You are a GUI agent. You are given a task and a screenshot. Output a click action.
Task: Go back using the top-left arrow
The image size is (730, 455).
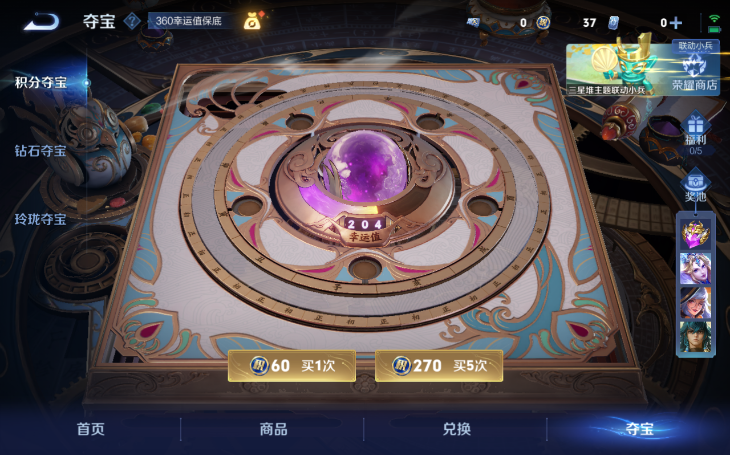42,21
